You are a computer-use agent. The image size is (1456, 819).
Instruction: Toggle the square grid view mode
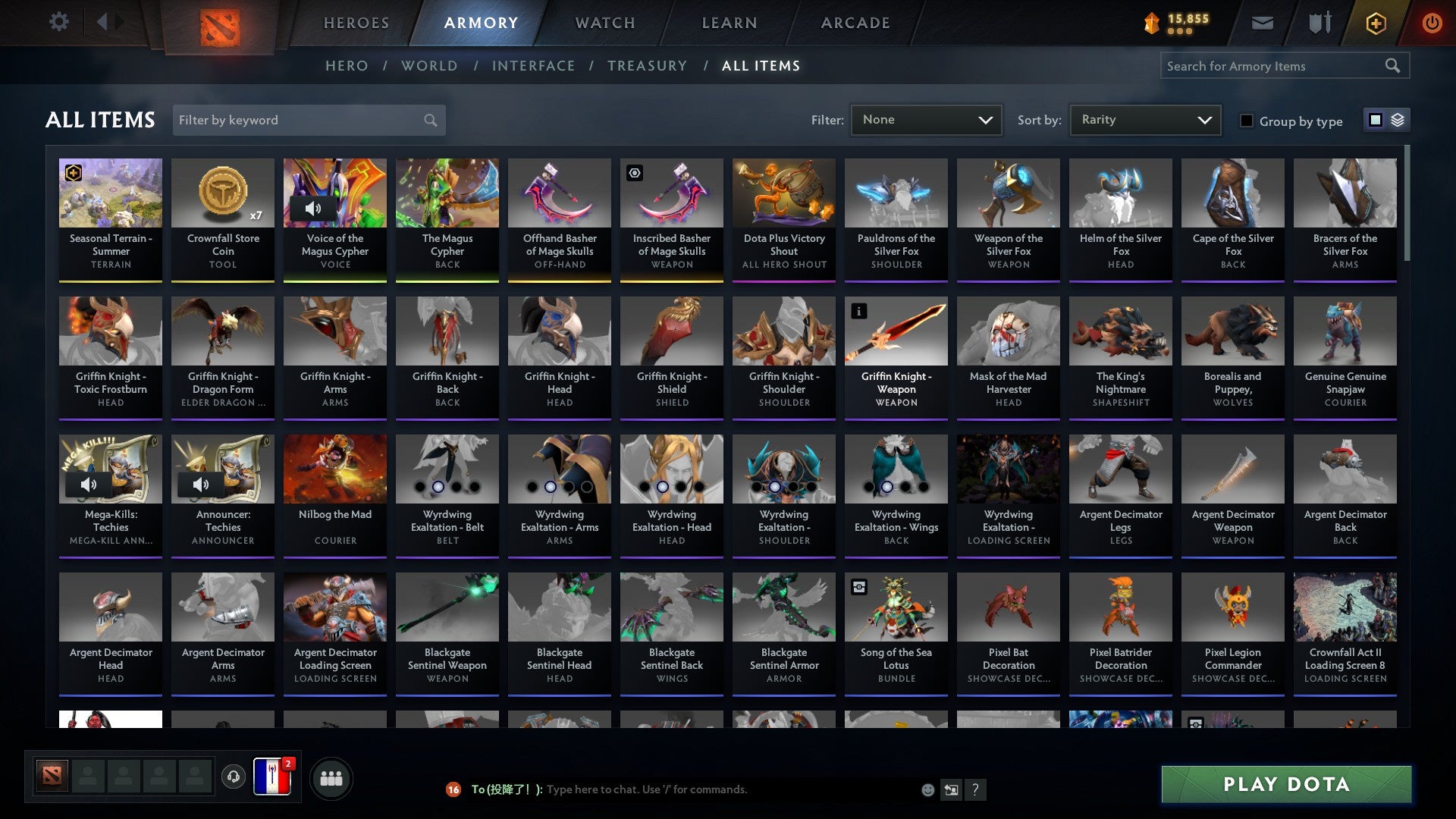(1375, 120)
